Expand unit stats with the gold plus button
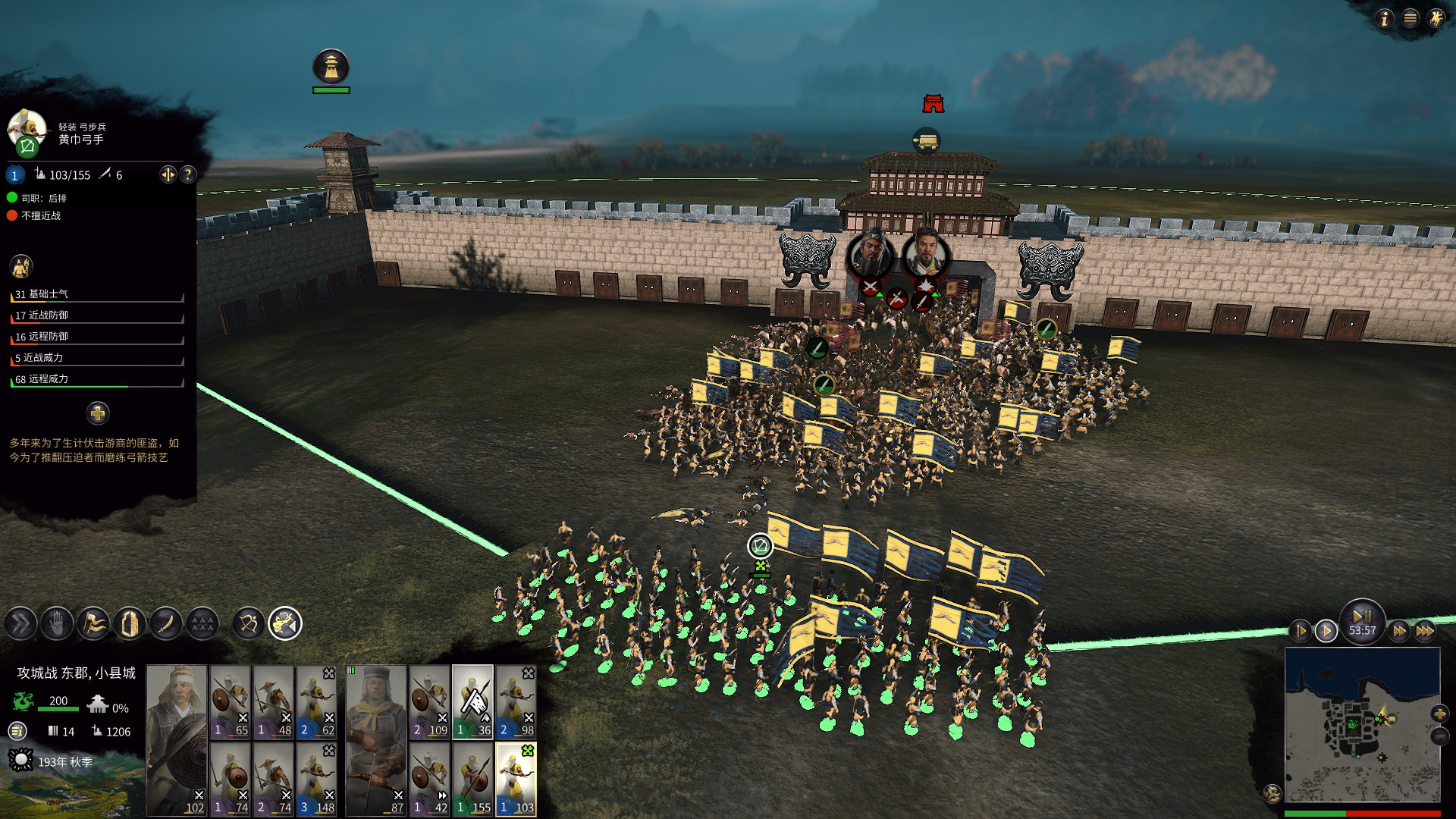Viewport: 1456px width, 819px height. coord(97,413)
